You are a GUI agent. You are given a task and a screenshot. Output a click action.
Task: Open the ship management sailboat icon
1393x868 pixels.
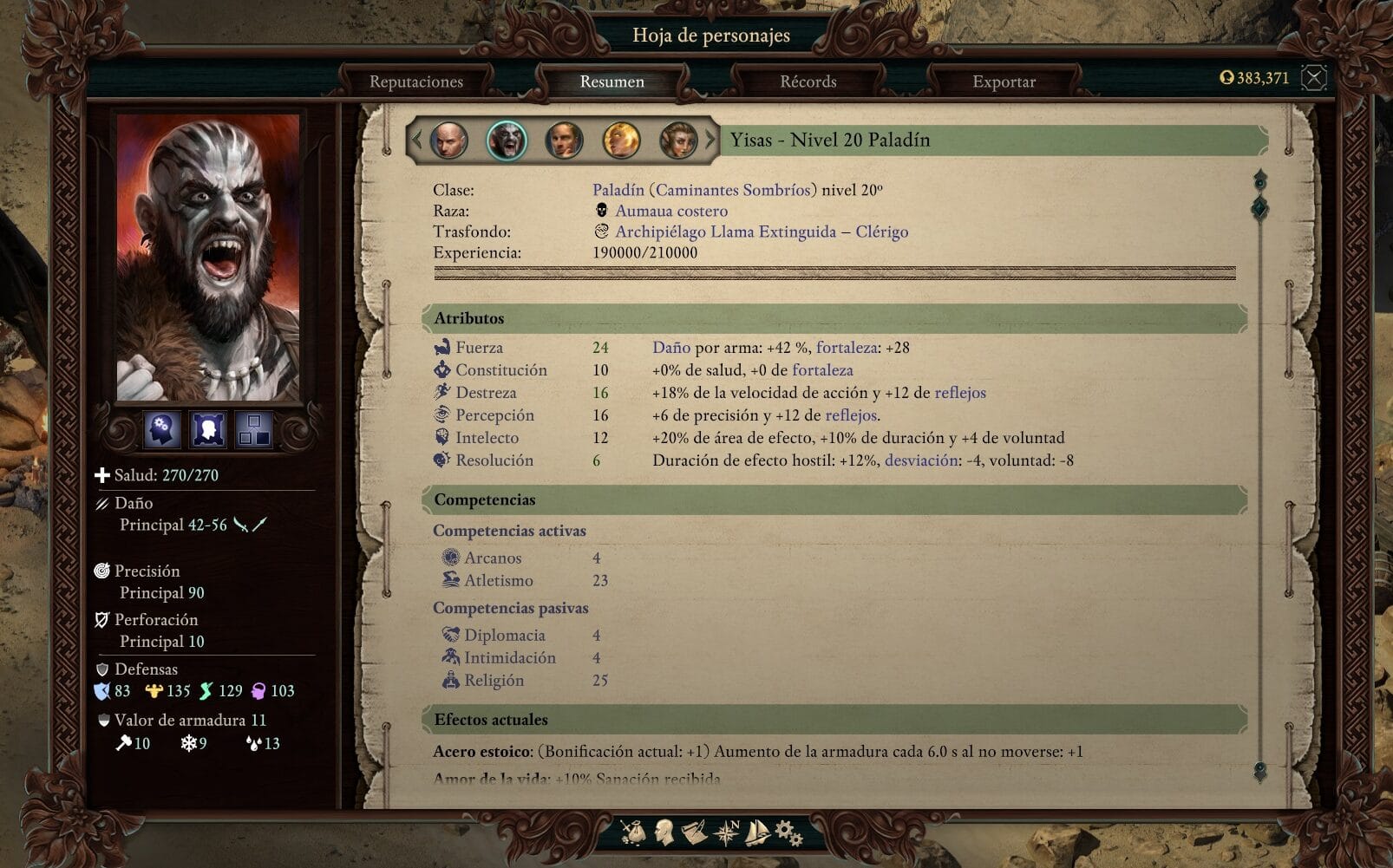pyautogui.click(x=757, y=832)
